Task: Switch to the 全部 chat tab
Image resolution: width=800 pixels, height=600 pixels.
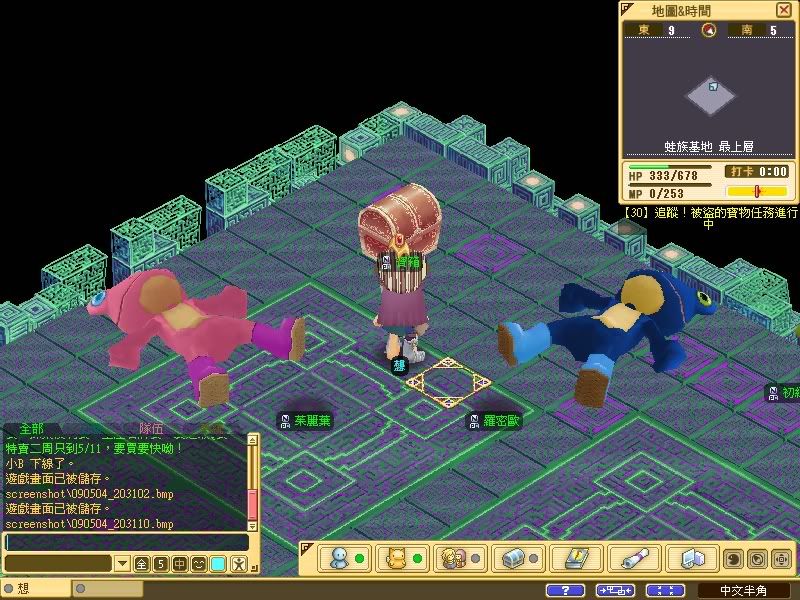Action: 33,428
